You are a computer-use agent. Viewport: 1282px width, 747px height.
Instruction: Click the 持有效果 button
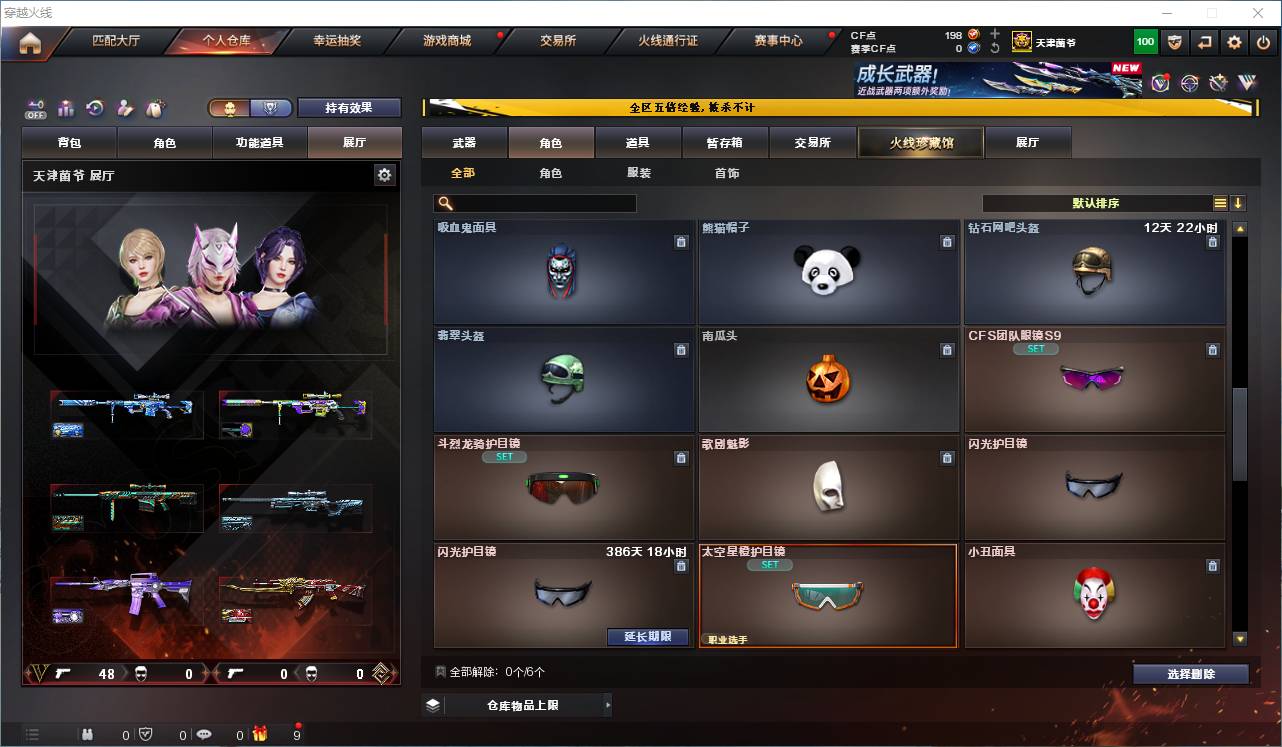point(349,107)
